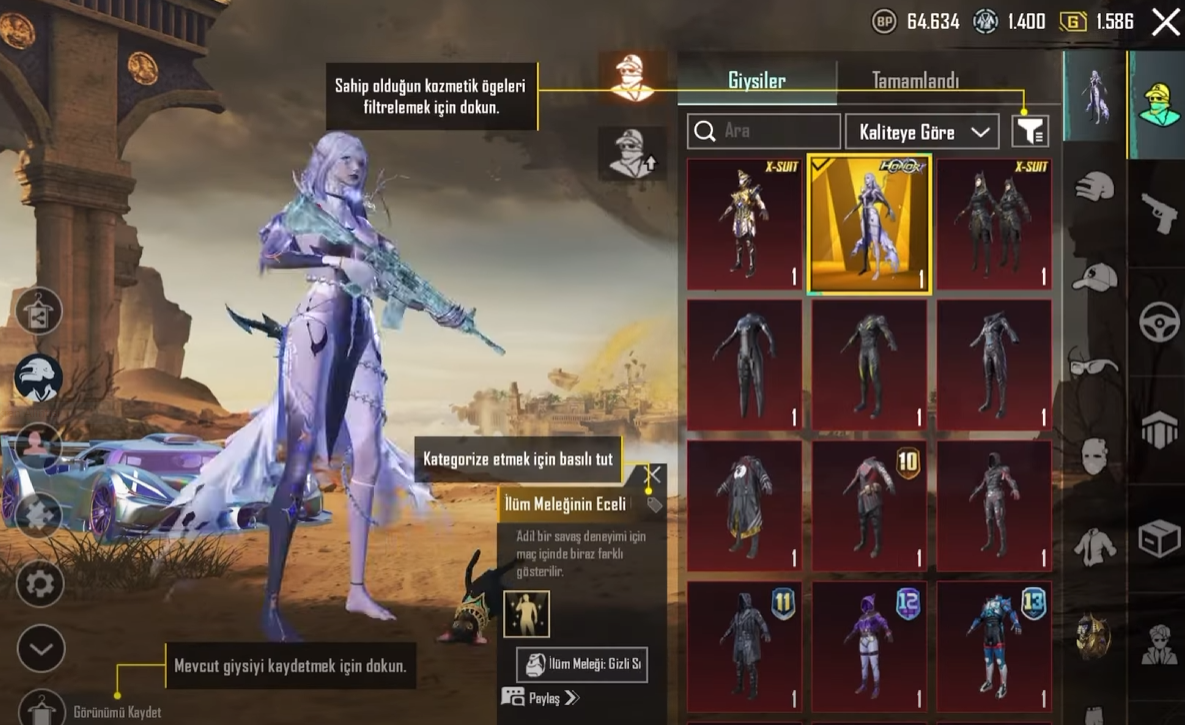Click the Ara search field

(764, 131)
